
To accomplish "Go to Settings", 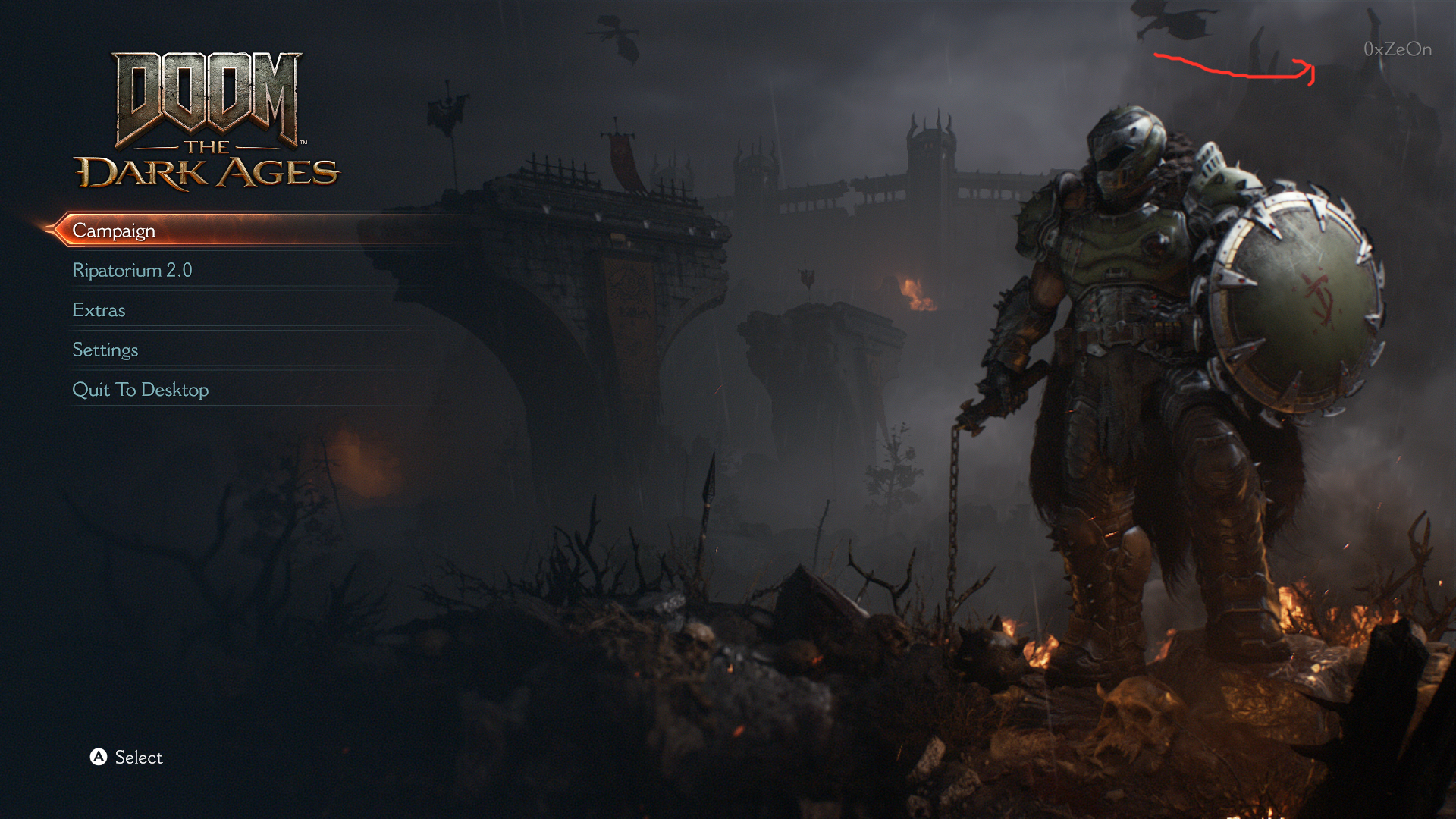I will [105, 350].
